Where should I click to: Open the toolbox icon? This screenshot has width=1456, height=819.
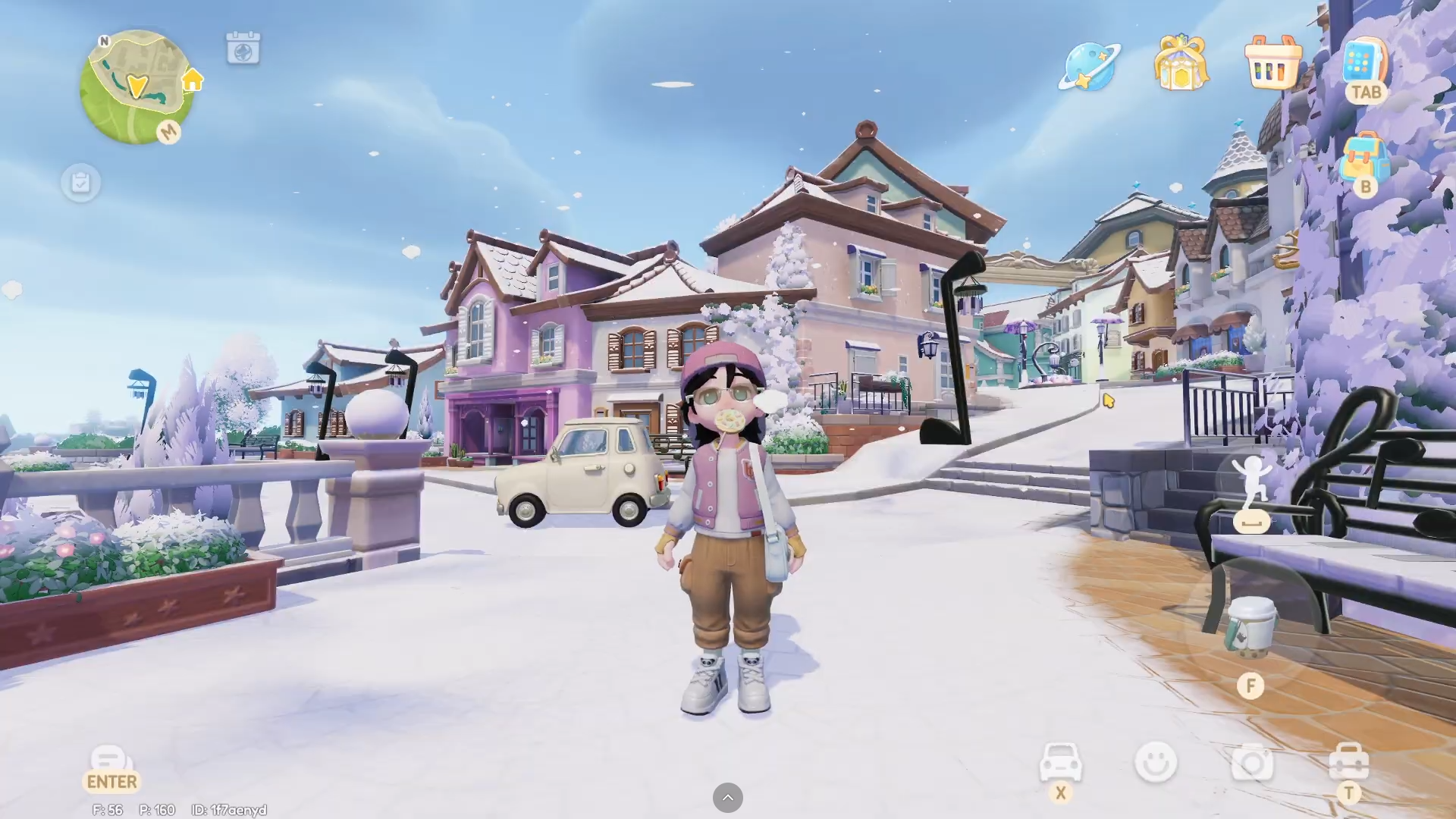pyautogui.click(x=1348, y=762)
